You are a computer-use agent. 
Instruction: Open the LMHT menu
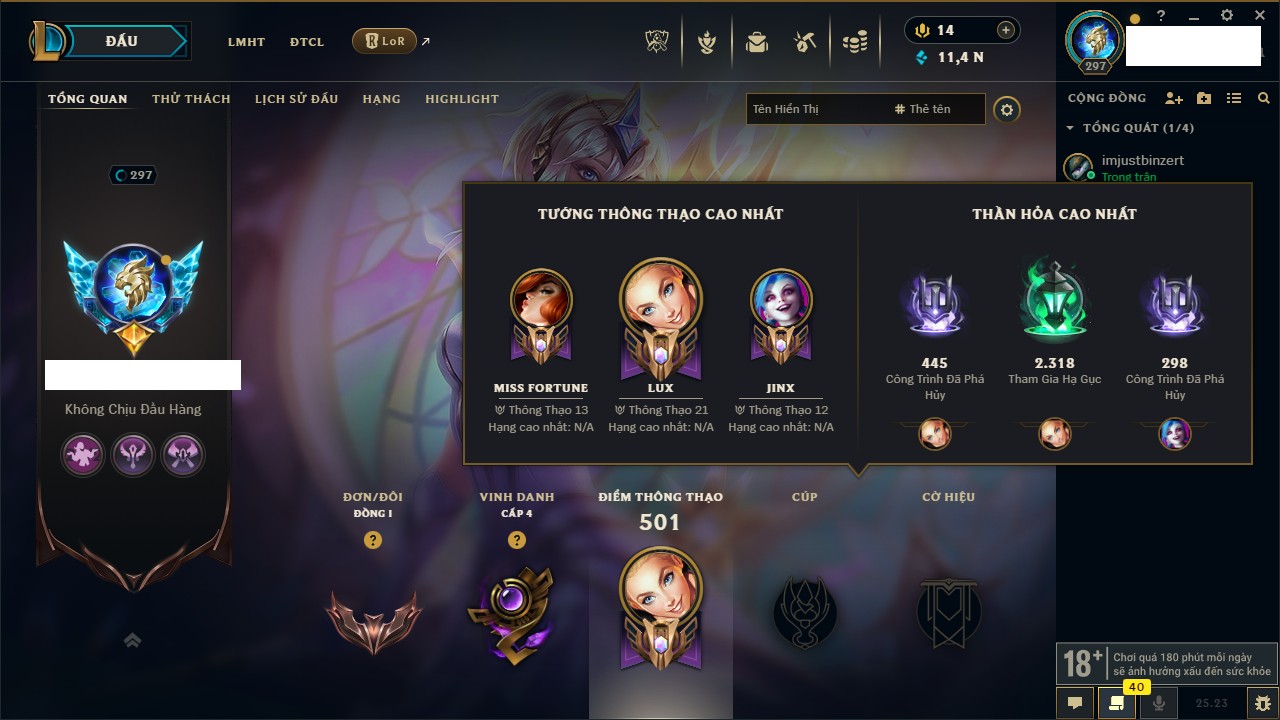click(x=246, y=42)
